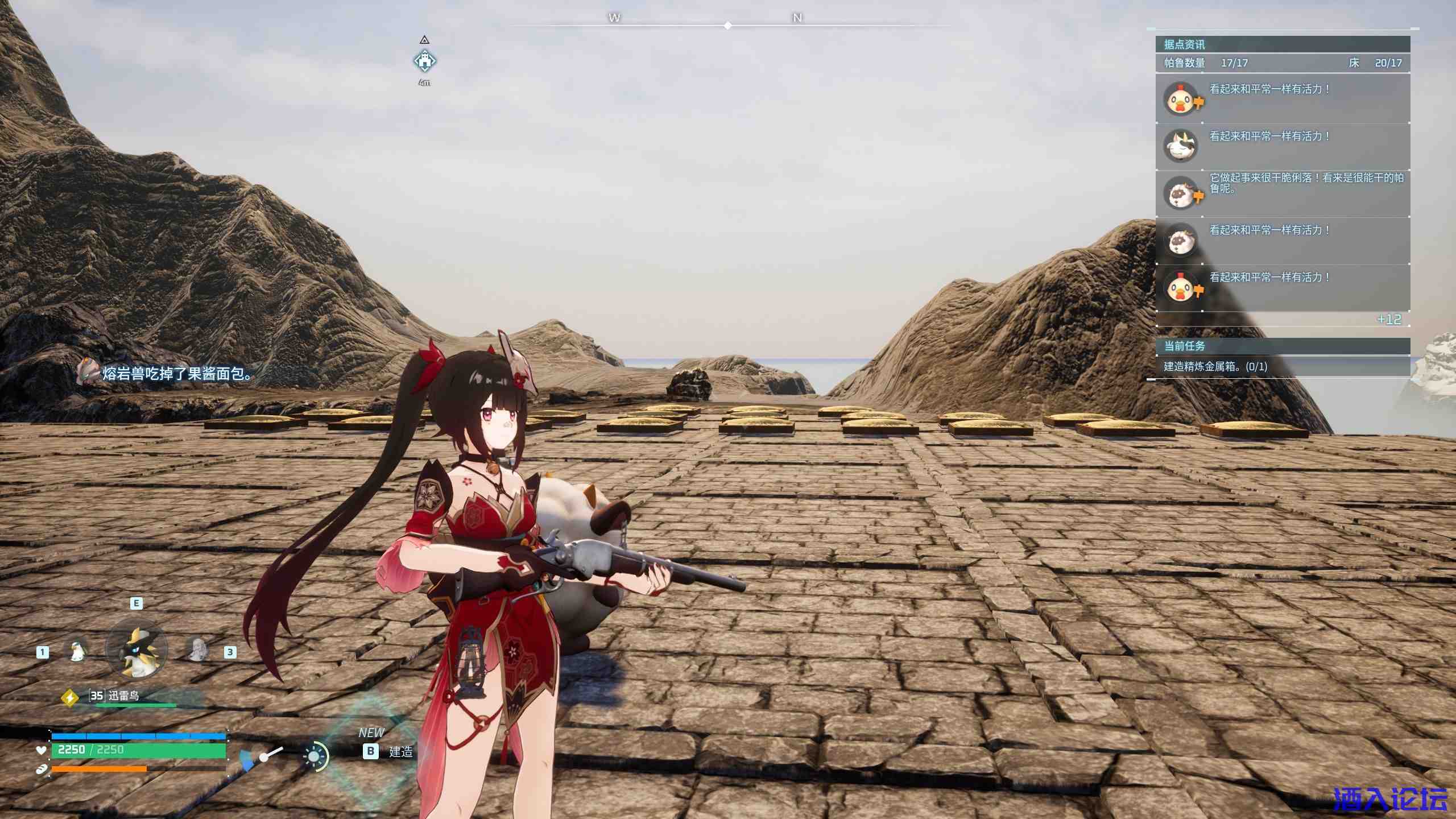The image size is (1456, 819).
Task: Expand the +12 more pals indicator
Action: 1388,320
